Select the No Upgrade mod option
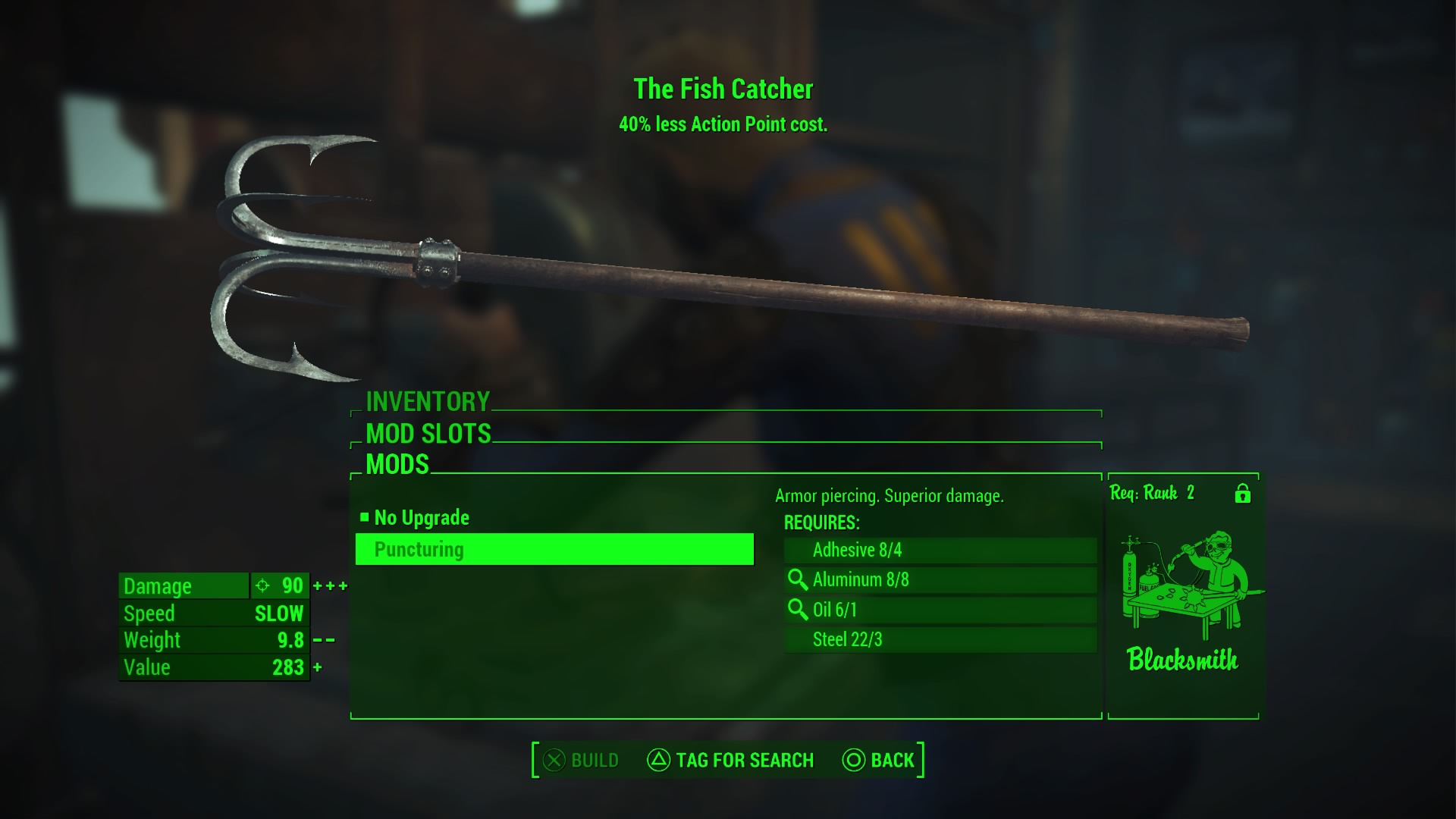 click(x=422, y=518)
